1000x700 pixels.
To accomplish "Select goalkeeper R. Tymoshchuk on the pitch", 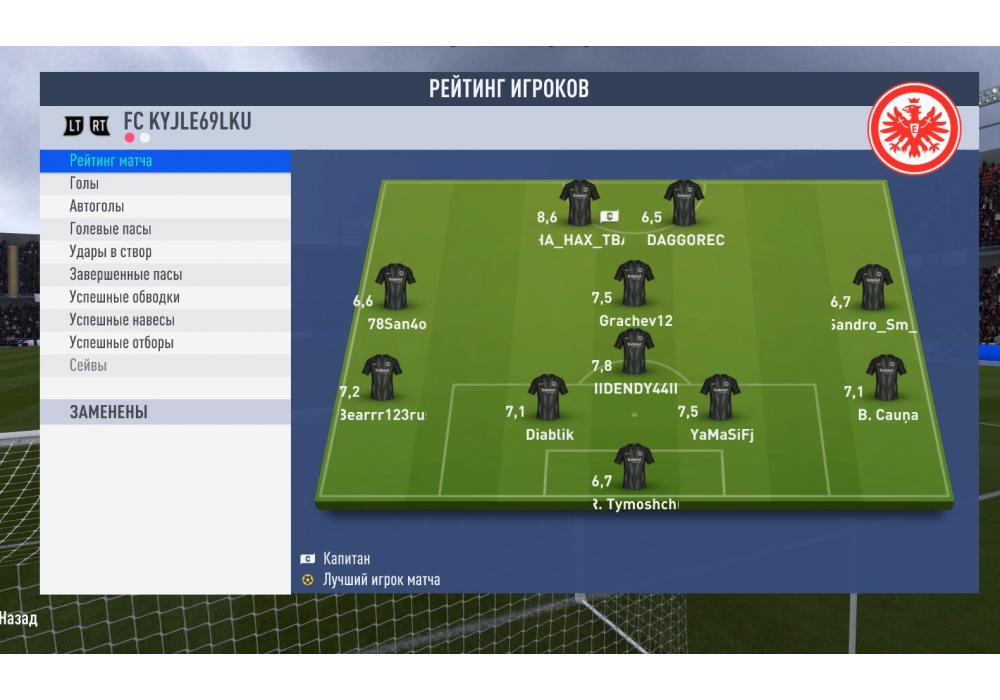I will point(634,468).
